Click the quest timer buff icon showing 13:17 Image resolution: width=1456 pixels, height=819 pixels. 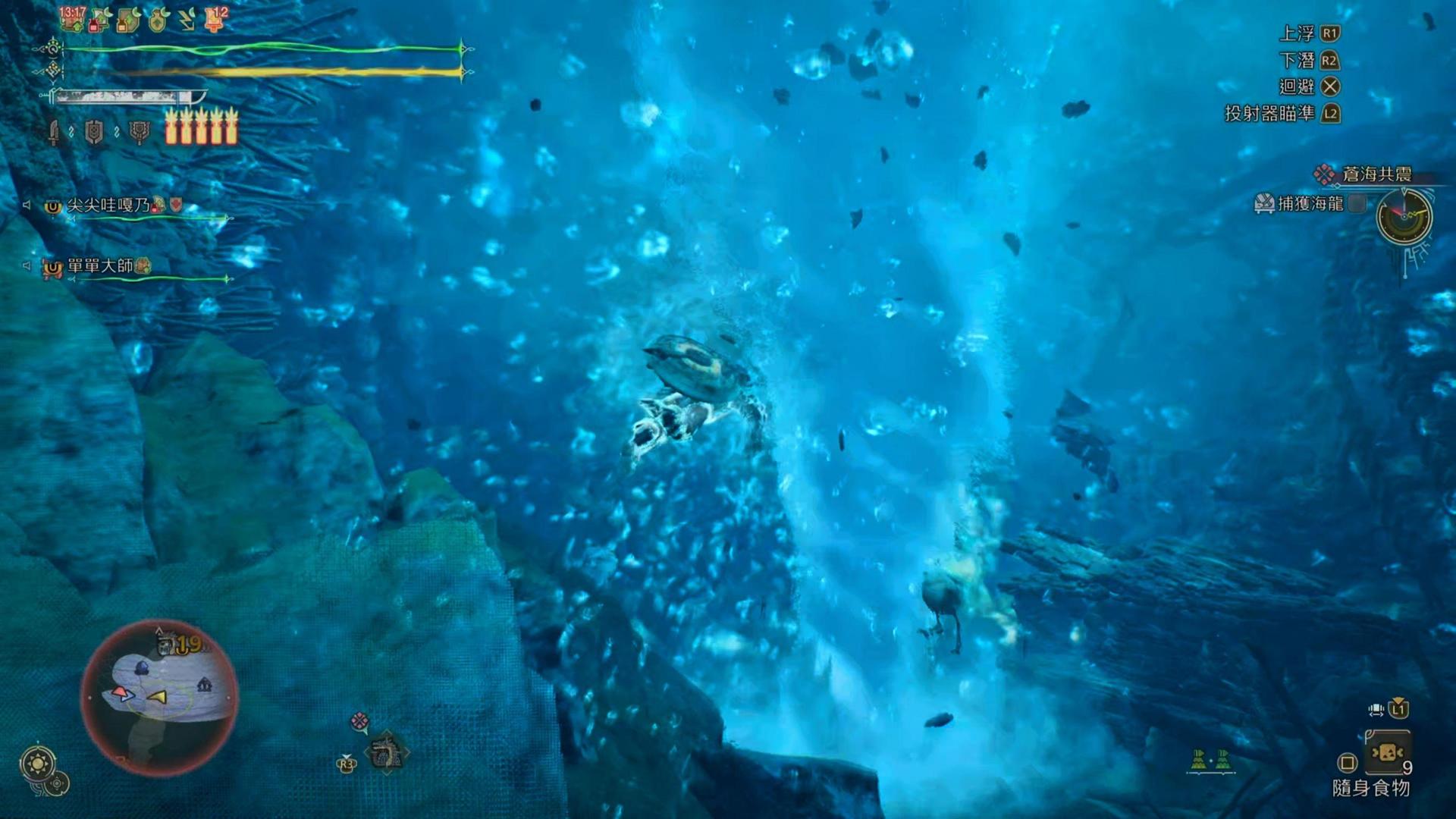[x=72, y=18]
